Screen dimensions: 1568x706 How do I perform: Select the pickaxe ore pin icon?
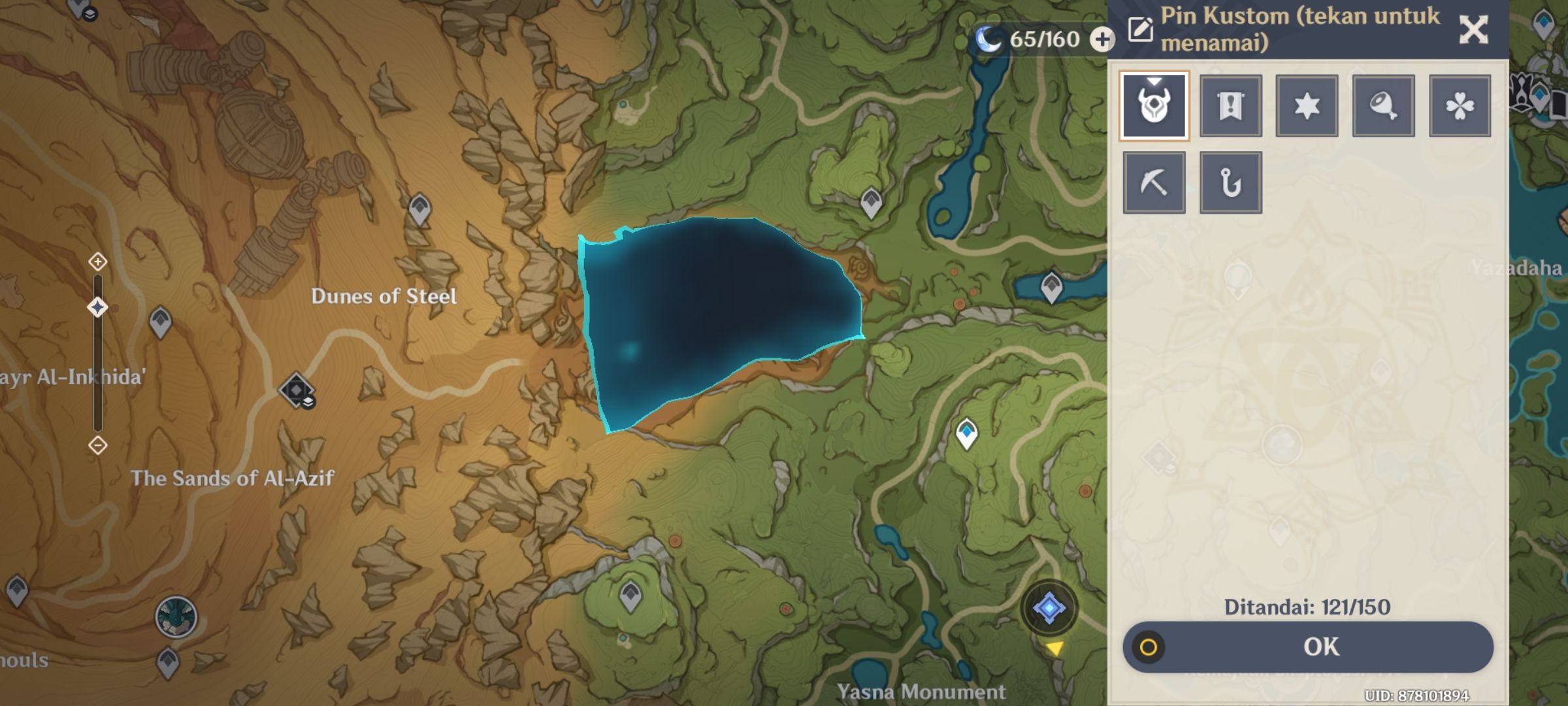click(x=1154, y=181)
